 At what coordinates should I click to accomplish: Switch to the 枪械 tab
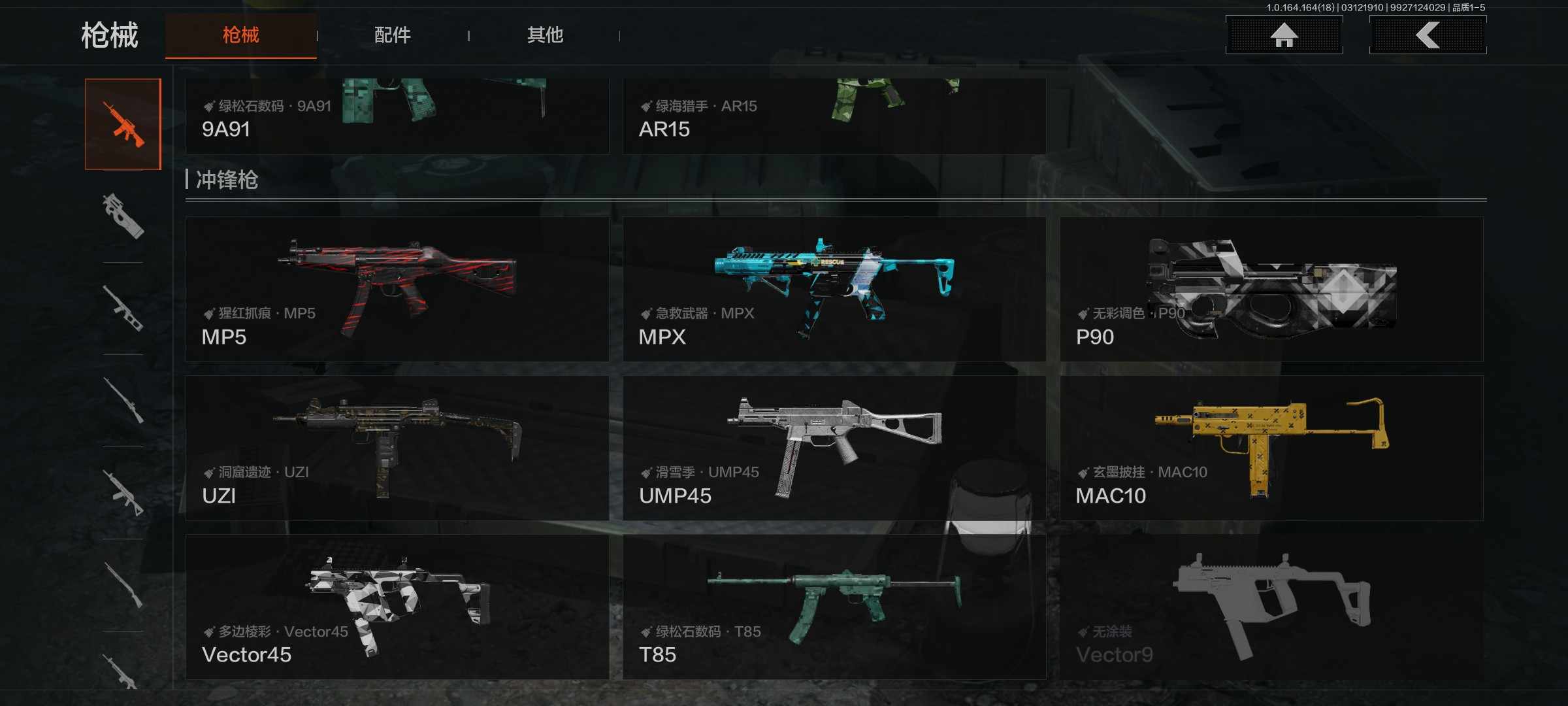click(240, 35)
